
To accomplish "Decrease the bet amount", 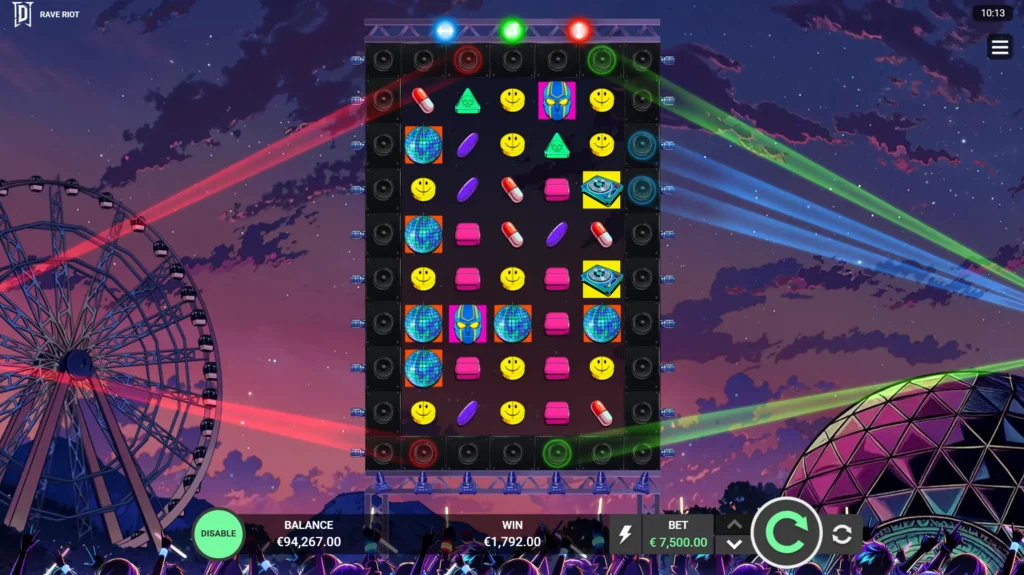I will point(734,544).
